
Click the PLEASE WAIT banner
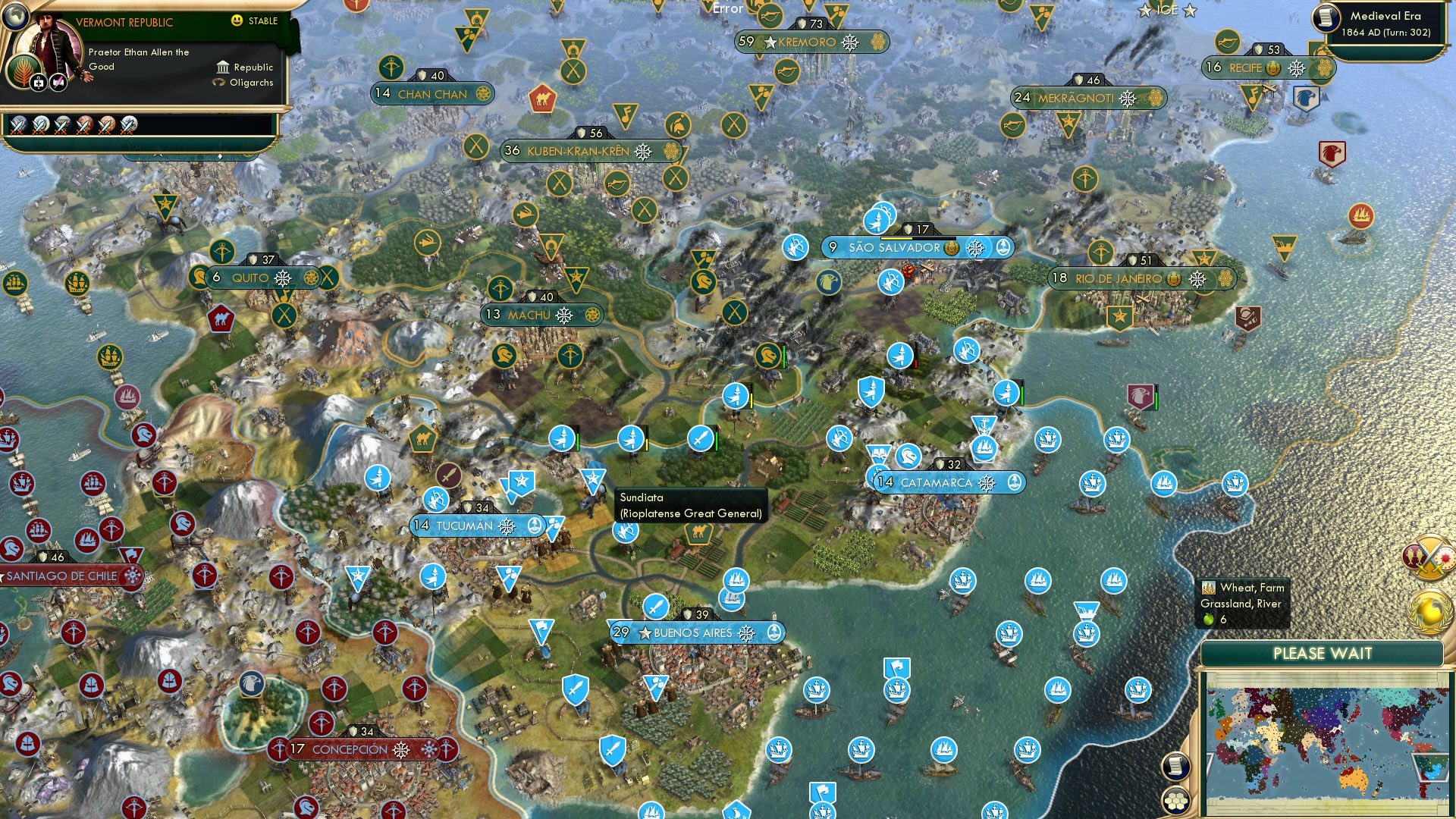click(1323, 654)
